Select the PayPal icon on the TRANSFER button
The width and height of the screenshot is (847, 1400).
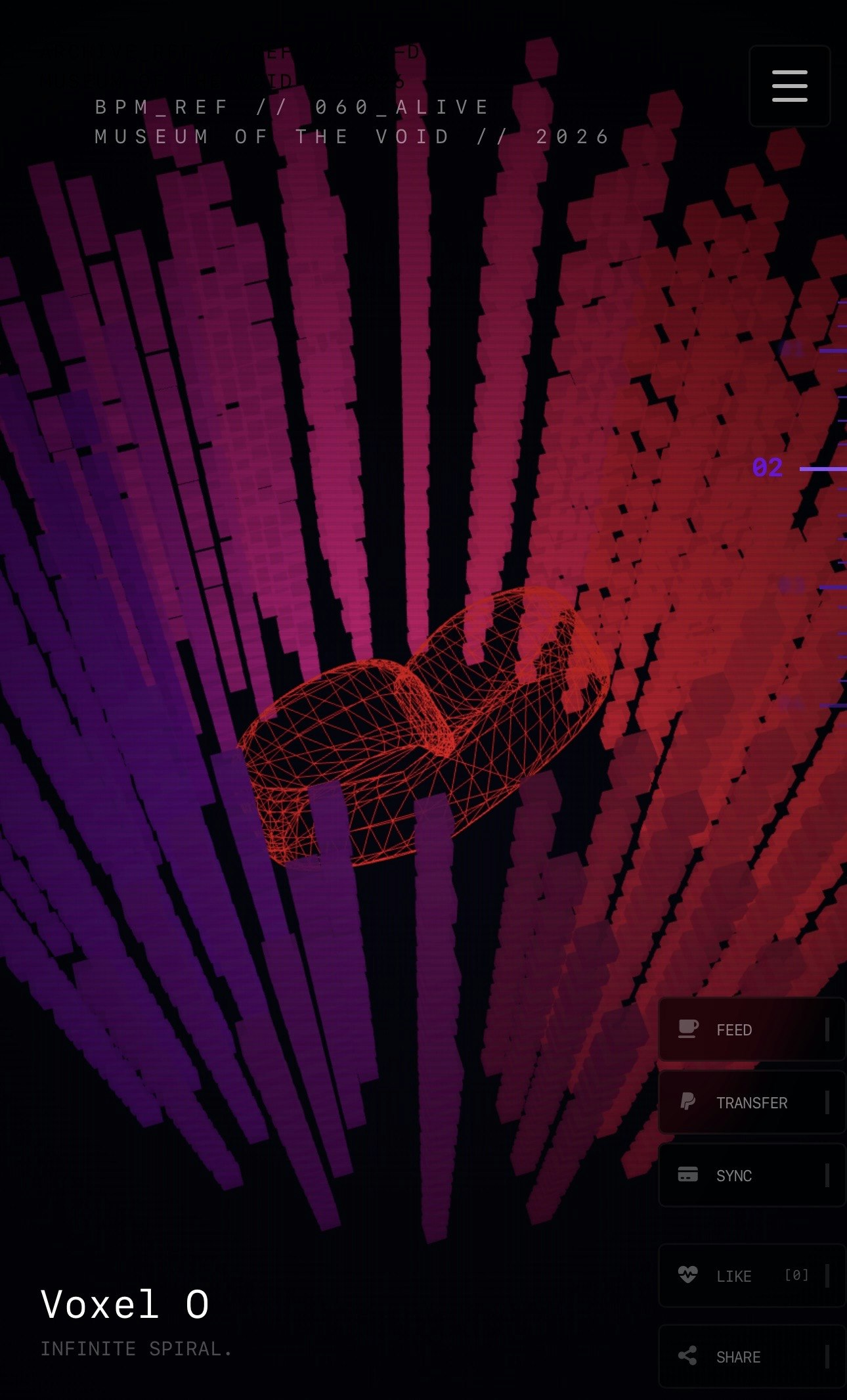[x=687, y=1102]
